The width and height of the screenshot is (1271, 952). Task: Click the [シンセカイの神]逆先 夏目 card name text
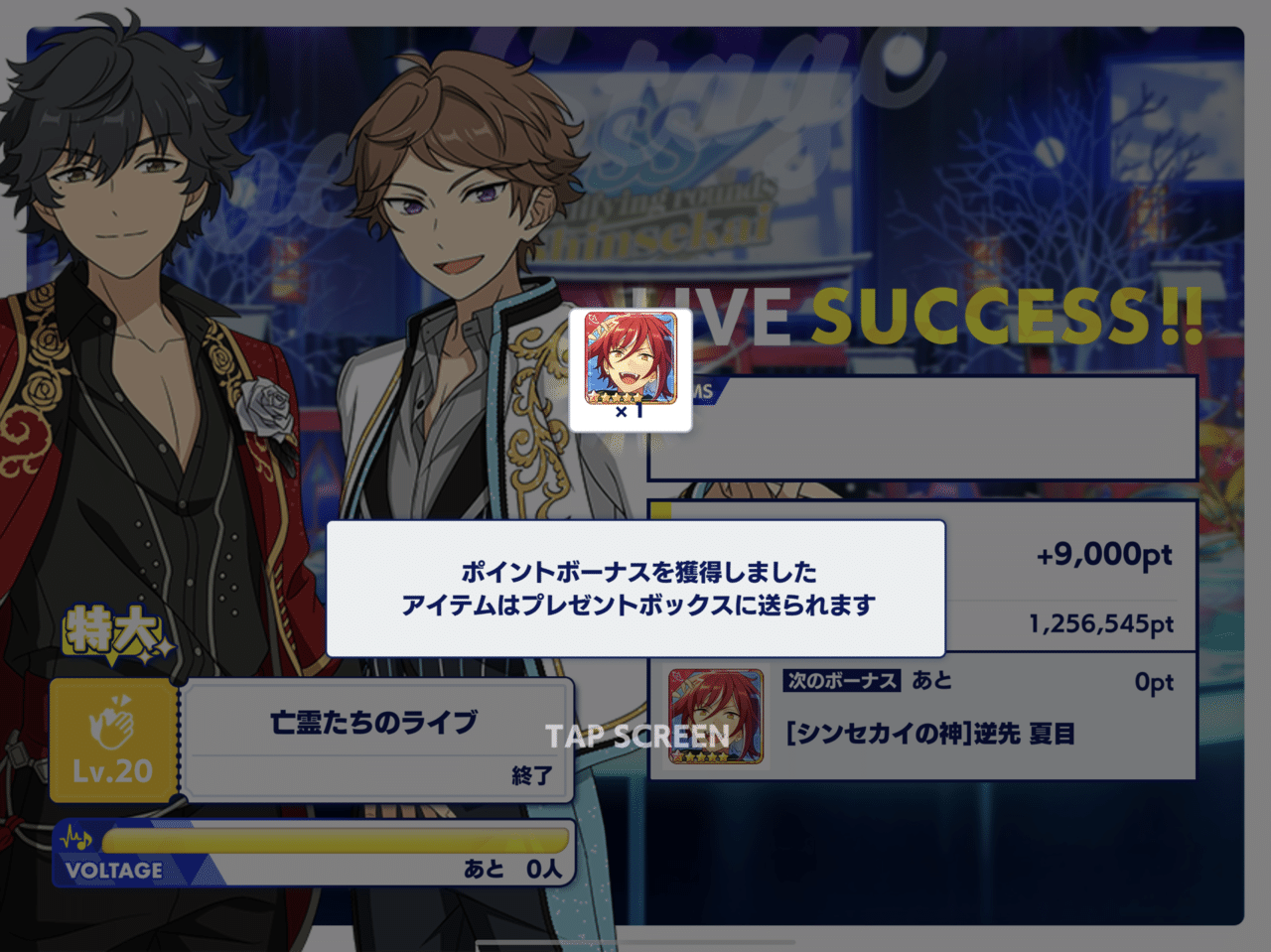[x=932, y=735]
